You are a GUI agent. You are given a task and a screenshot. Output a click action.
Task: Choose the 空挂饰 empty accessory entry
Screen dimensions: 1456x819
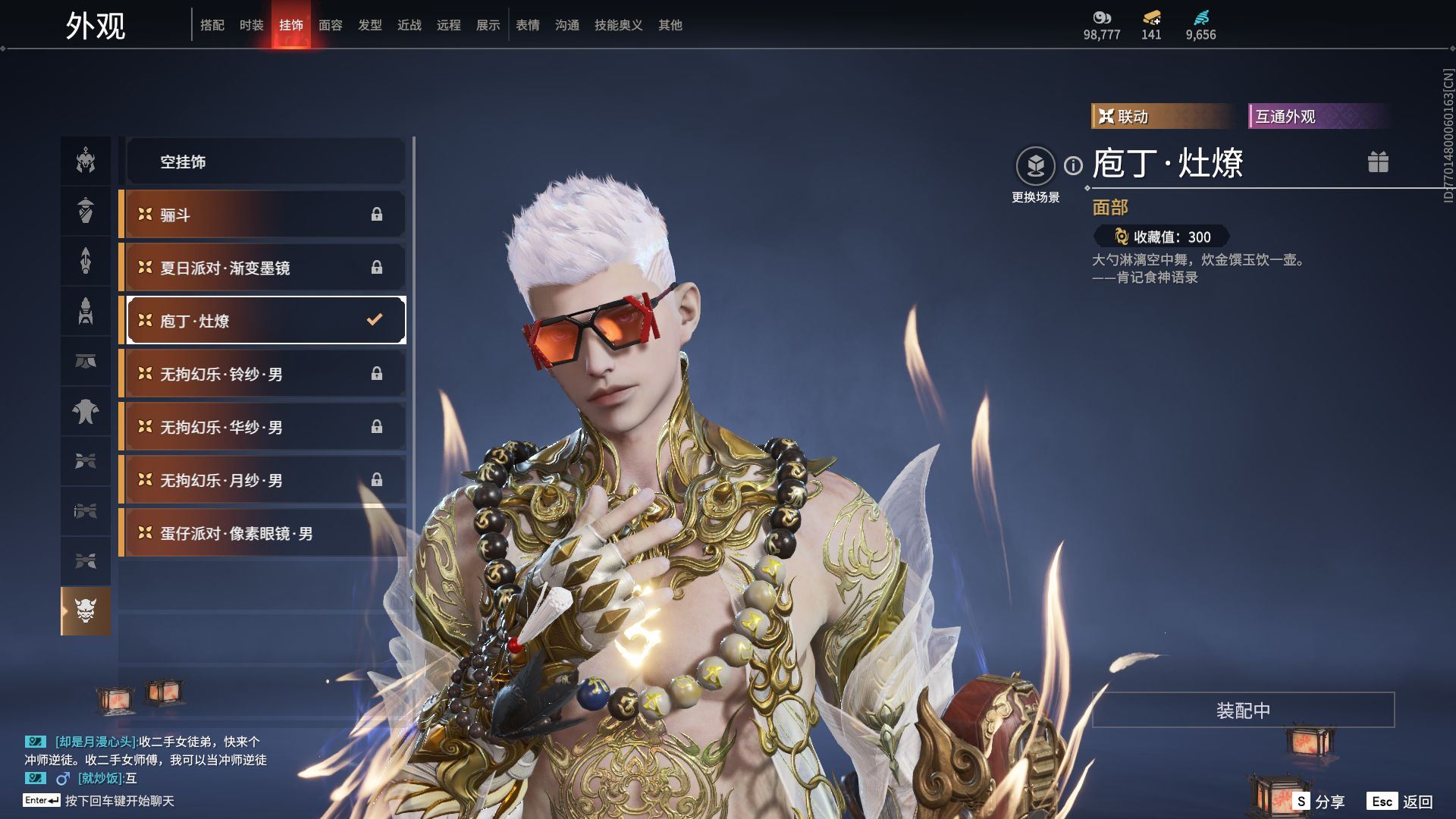(x=265, y=162)
